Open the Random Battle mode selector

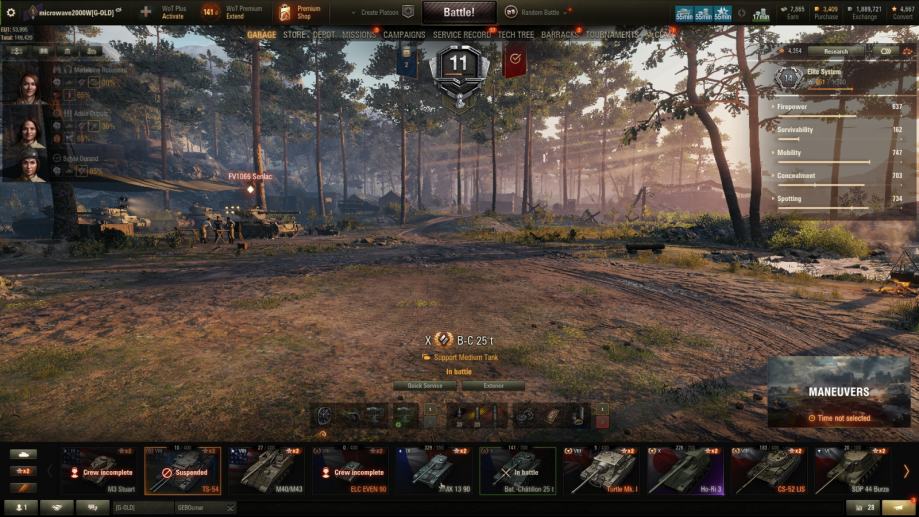point(538,12)
